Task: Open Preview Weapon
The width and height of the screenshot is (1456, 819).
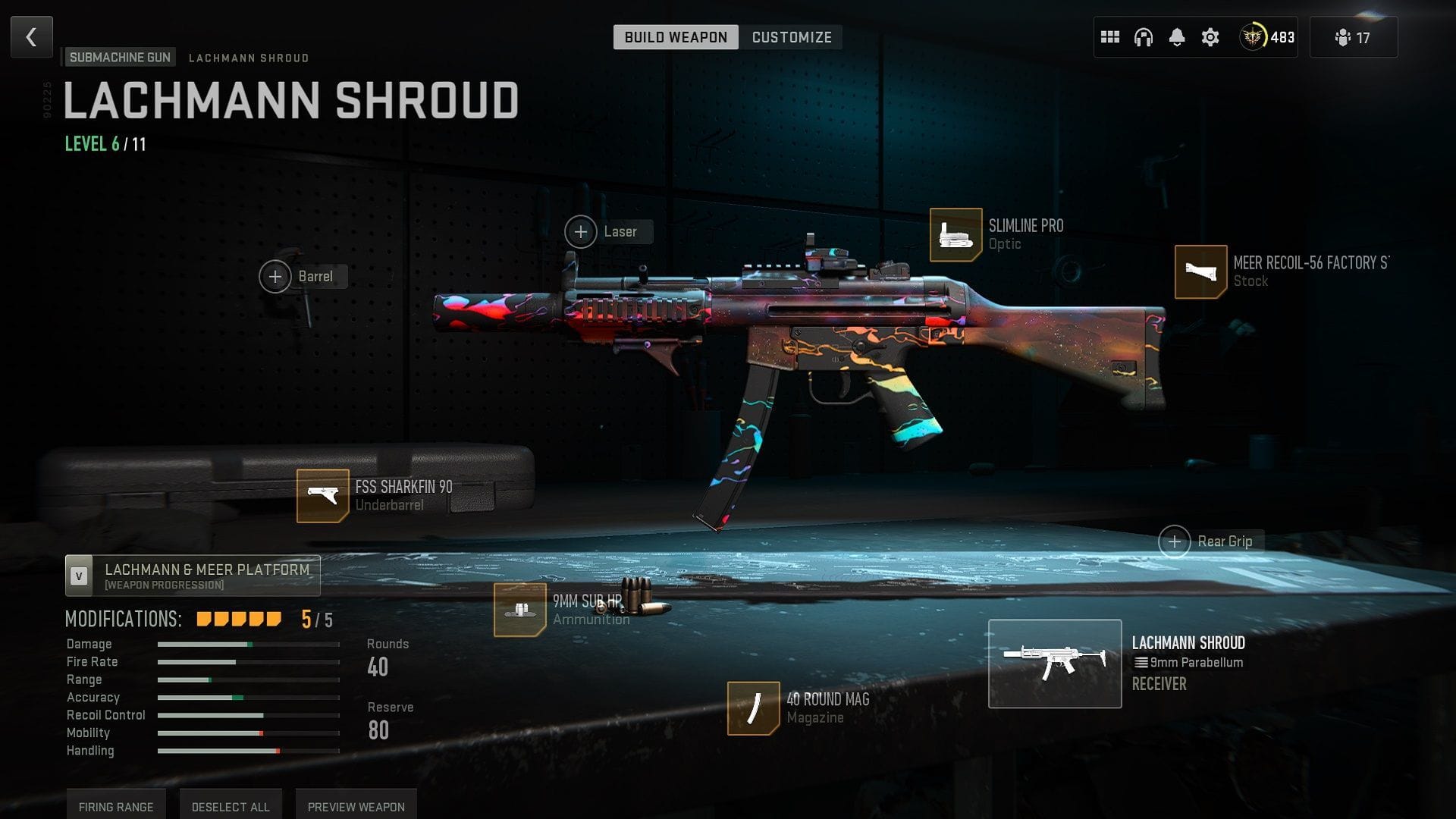Action: tap(356, 806)
